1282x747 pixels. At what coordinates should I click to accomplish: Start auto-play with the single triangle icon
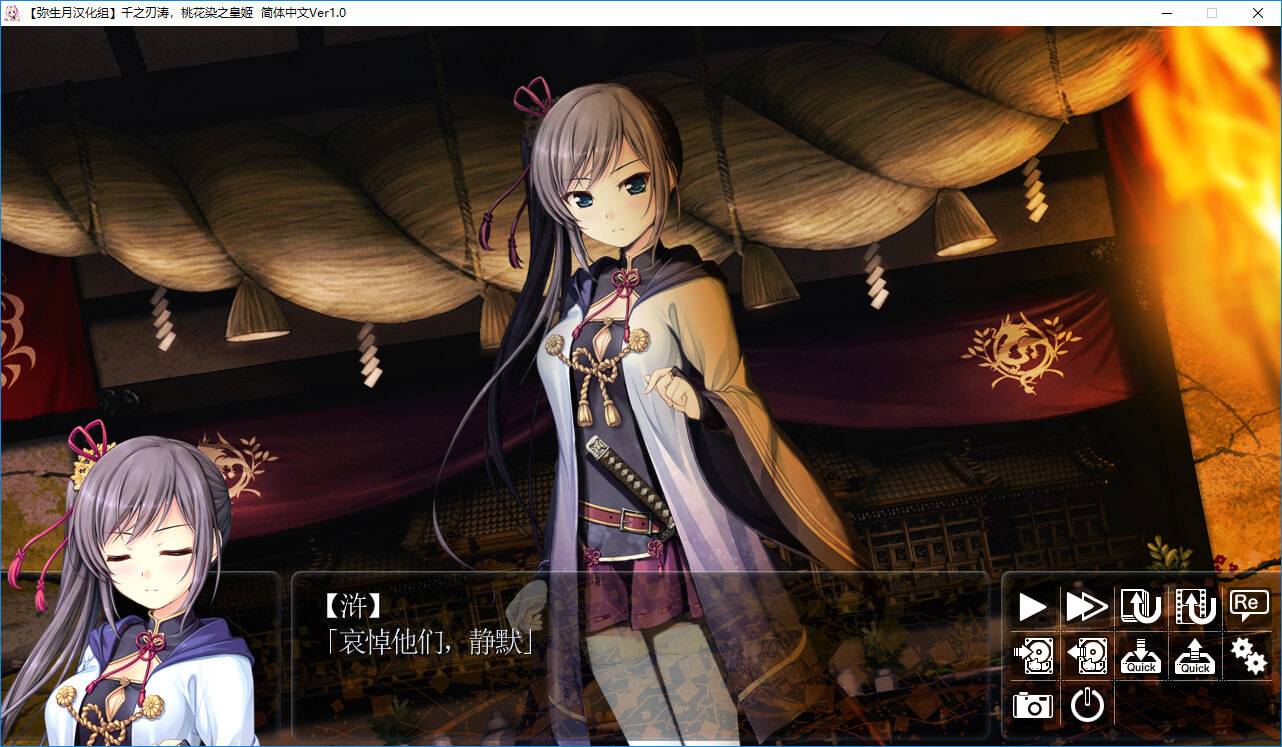click(1033, 606)
